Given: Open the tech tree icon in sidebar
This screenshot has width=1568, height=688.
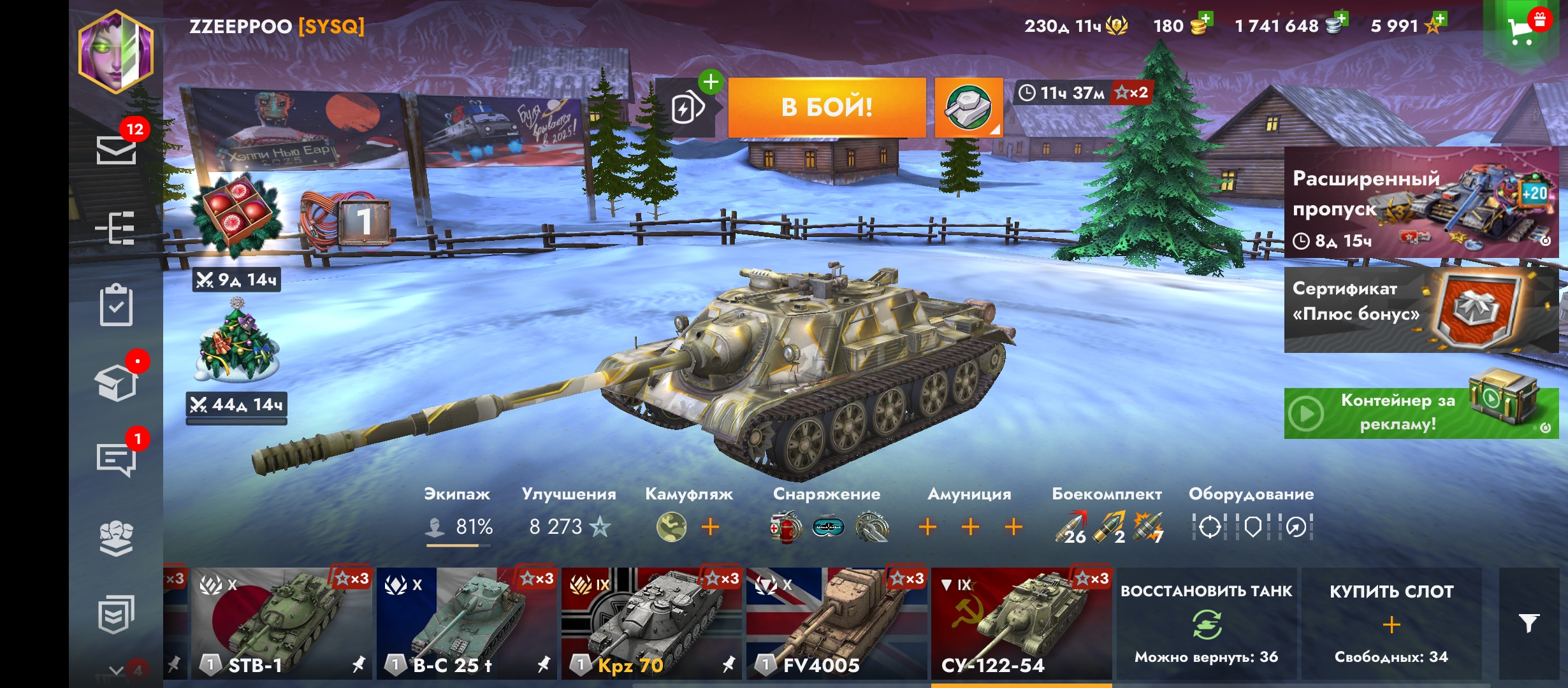Looking at the screenshot, I should tap(115, 228).
